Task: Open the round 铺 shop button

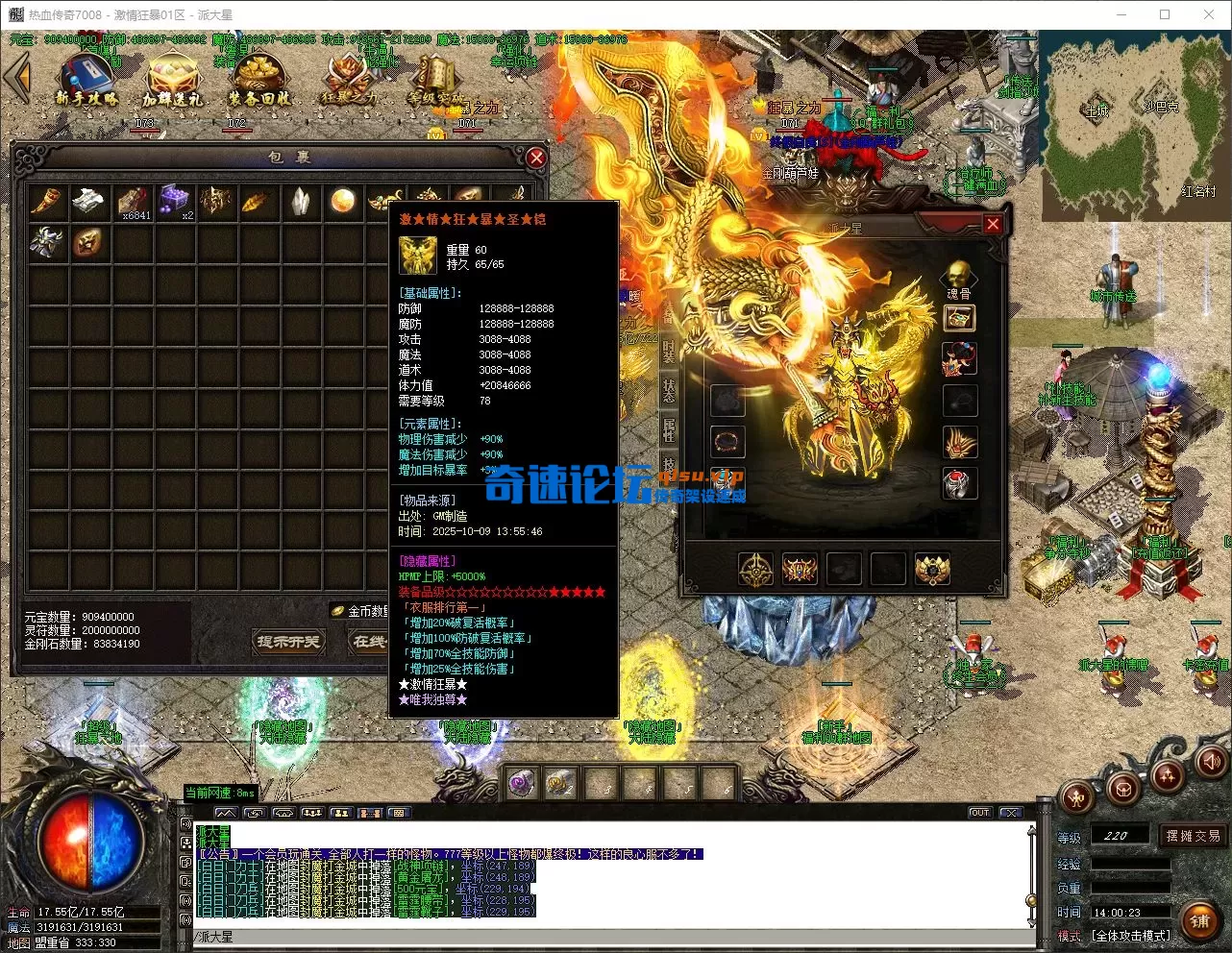Action: point(1200,920)
